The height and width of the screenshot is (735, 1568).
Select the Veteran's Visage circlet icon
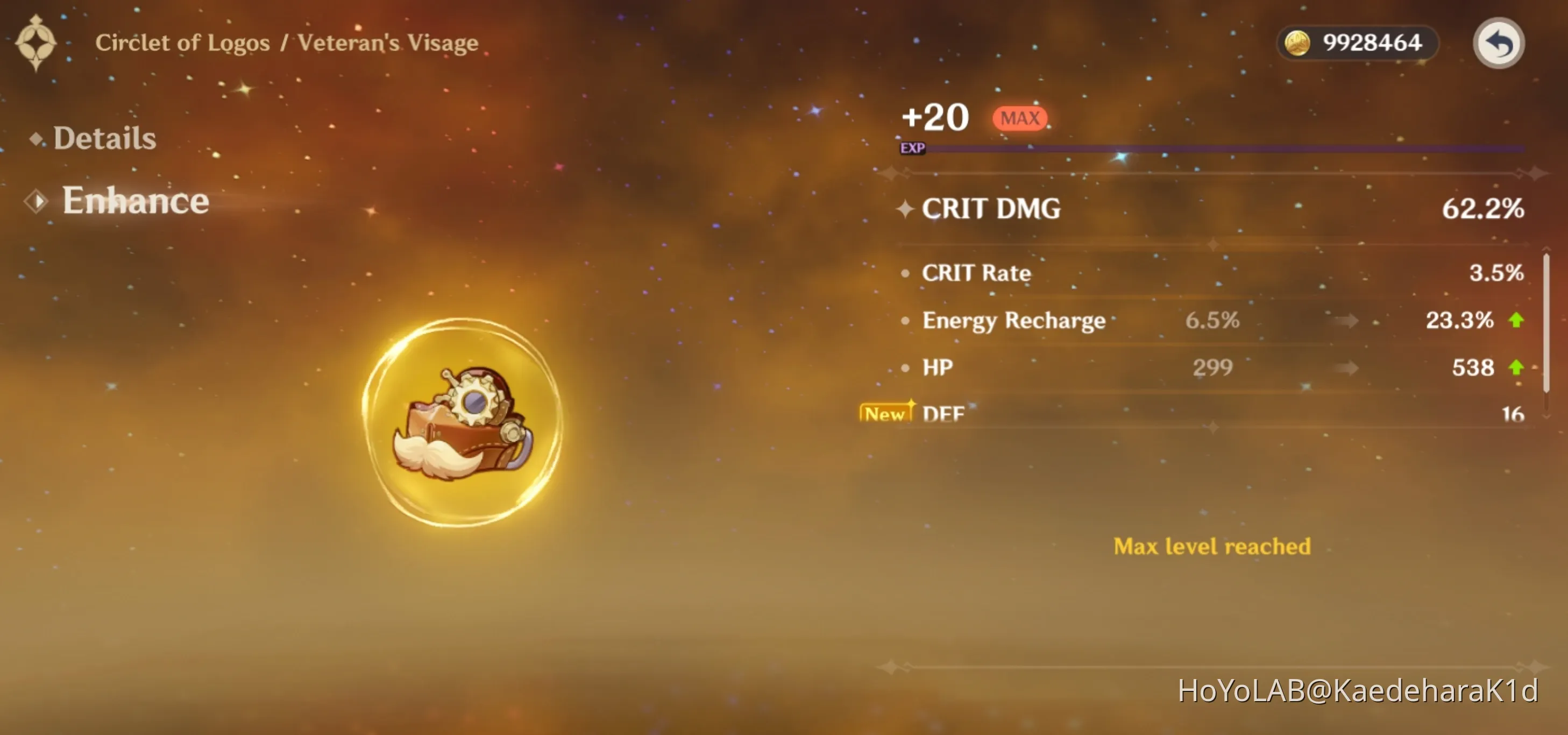[x=462, y=422]
